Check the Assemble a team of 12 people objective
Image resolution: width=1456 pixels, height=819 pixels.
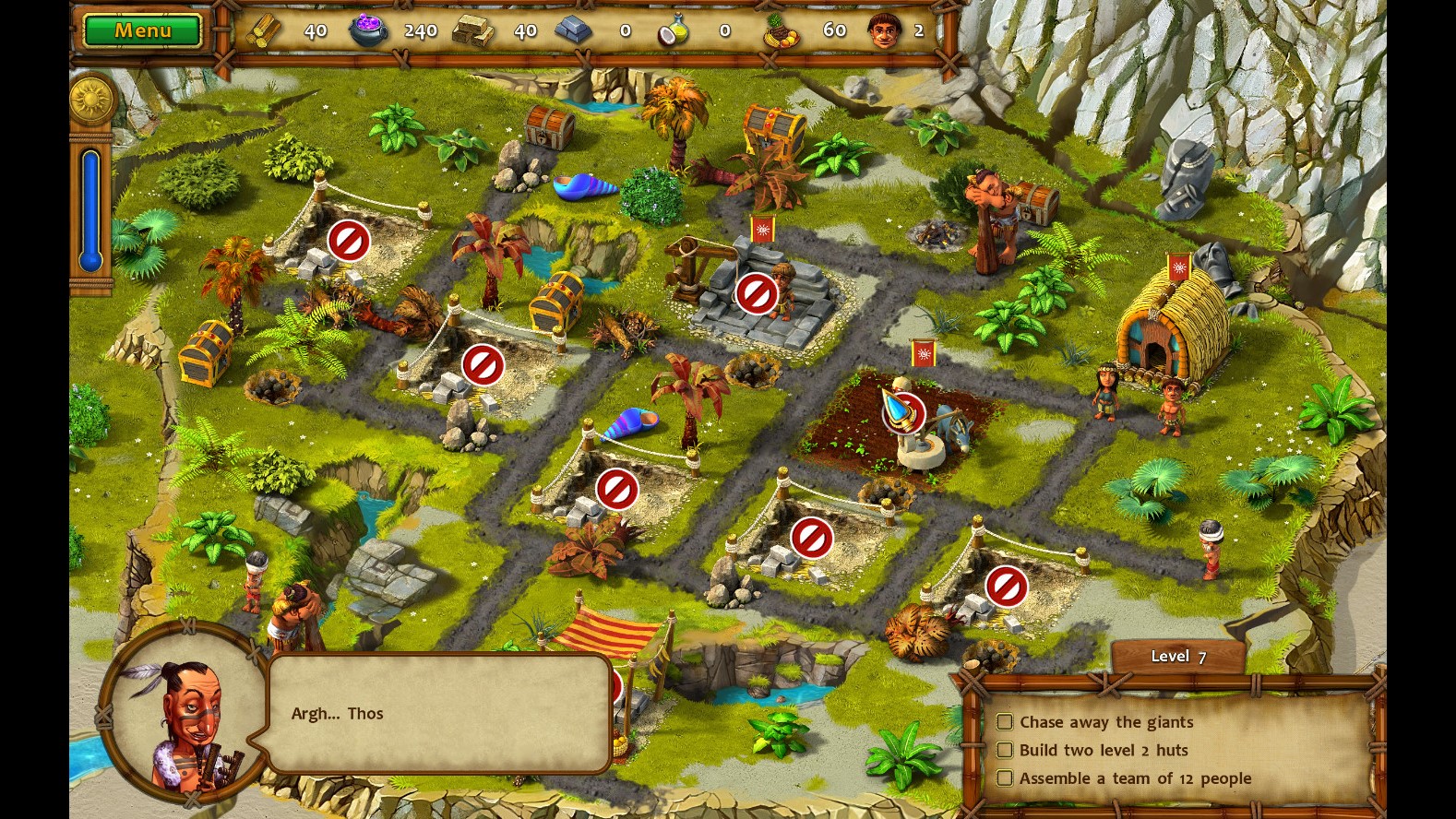click(x=1005, y=777)
